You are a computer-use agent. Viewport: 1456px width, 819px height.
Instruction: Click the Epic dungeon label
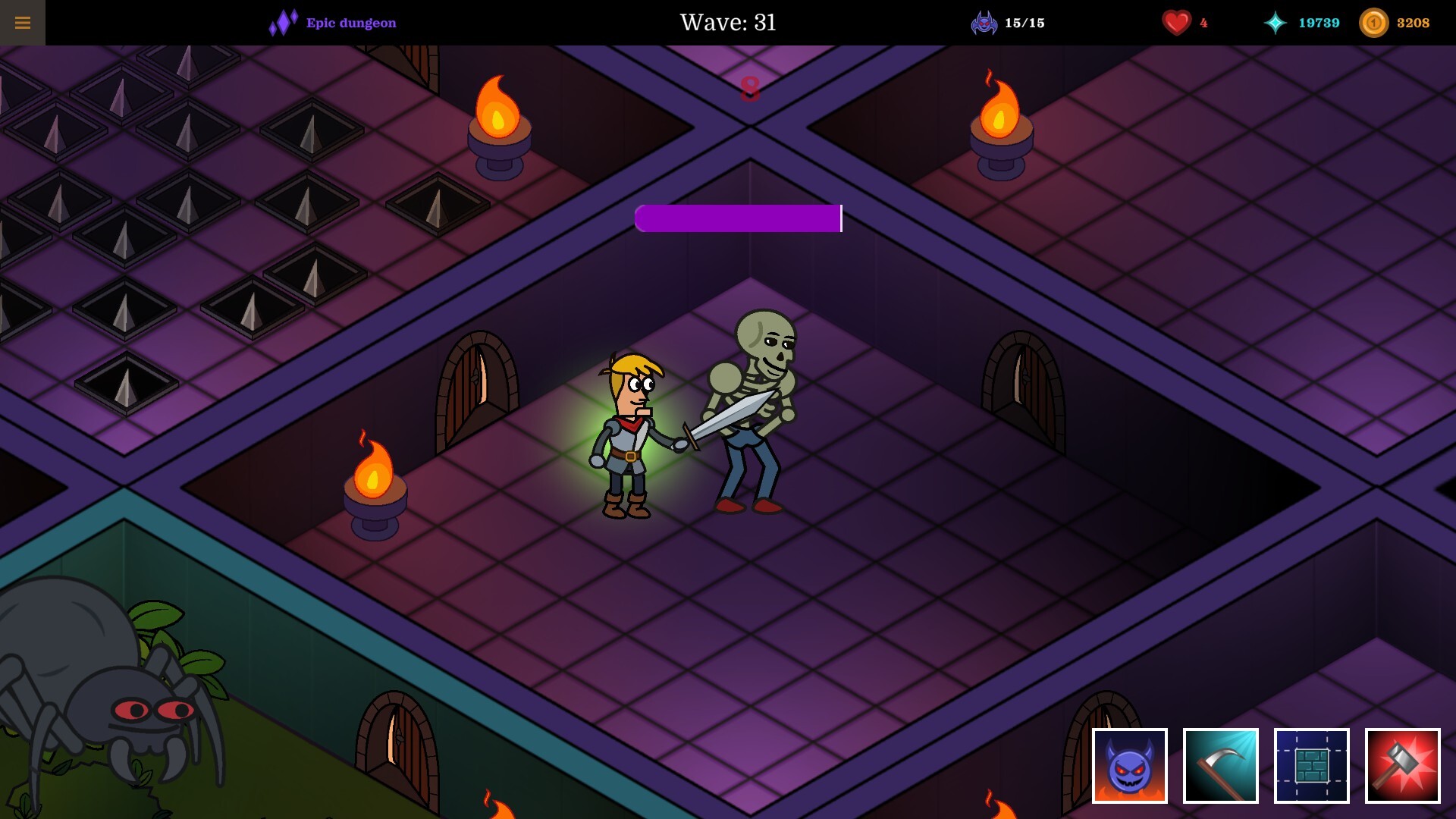[x=349, y=23]
